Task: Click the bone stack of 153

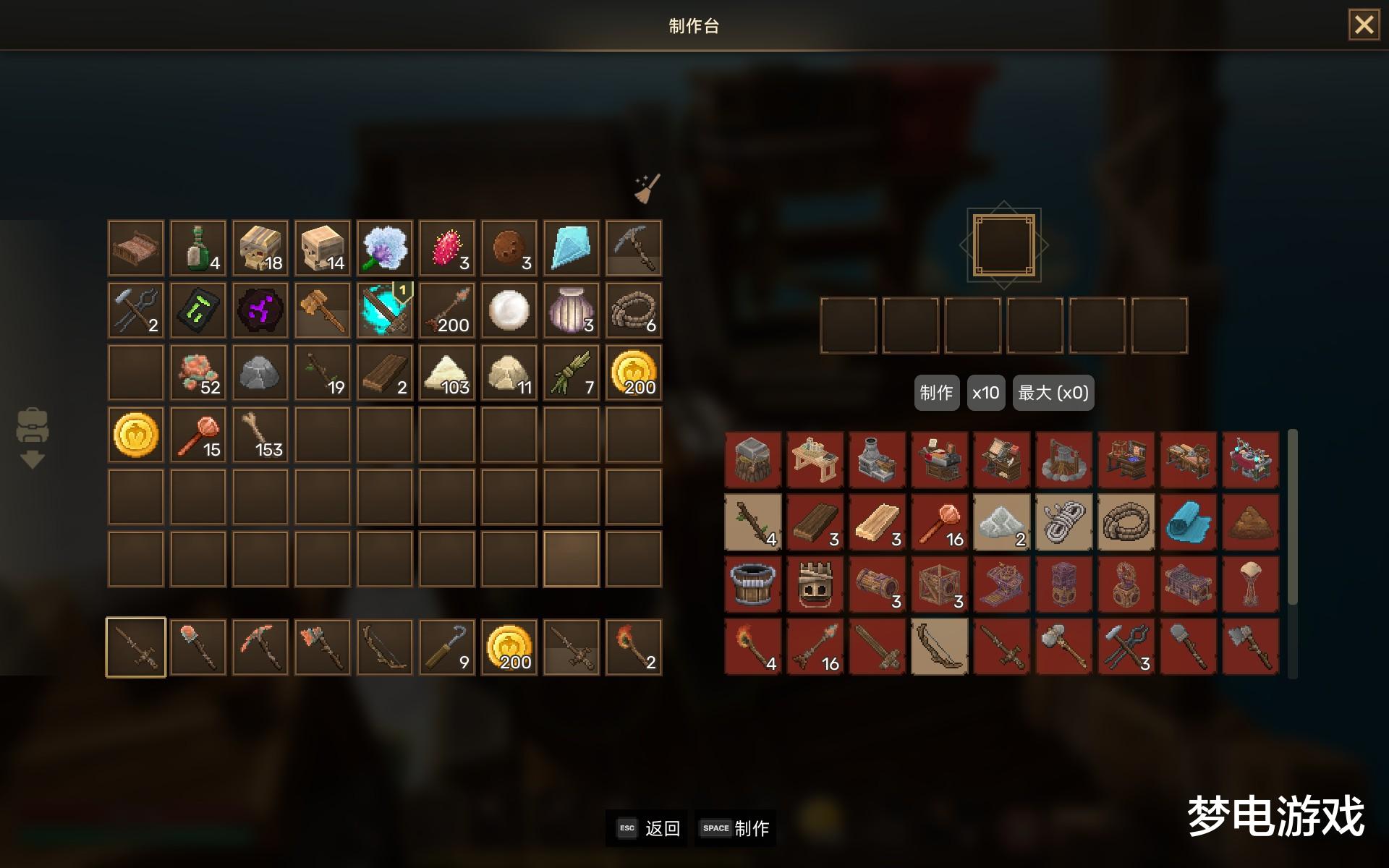Action: coord(260,435)
